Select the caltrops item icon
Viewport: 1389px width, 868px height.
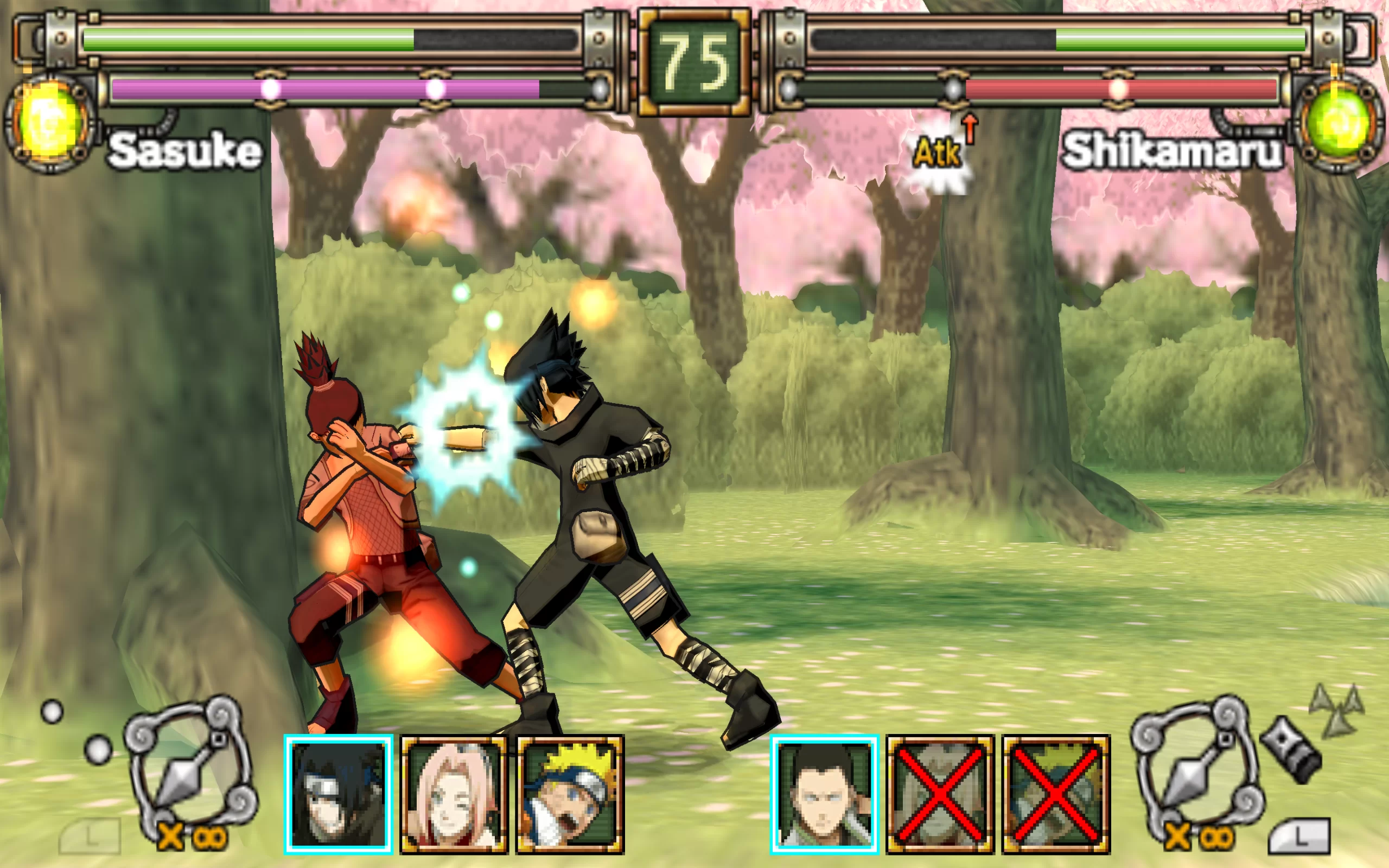point(1337,711)
